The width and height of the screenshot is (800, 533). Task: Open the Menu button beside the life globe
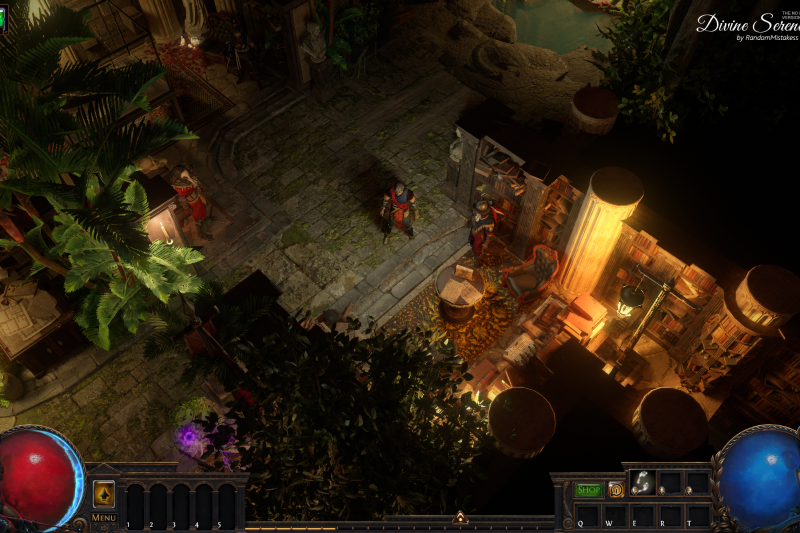pyautogui.click(x=104, y=518)
